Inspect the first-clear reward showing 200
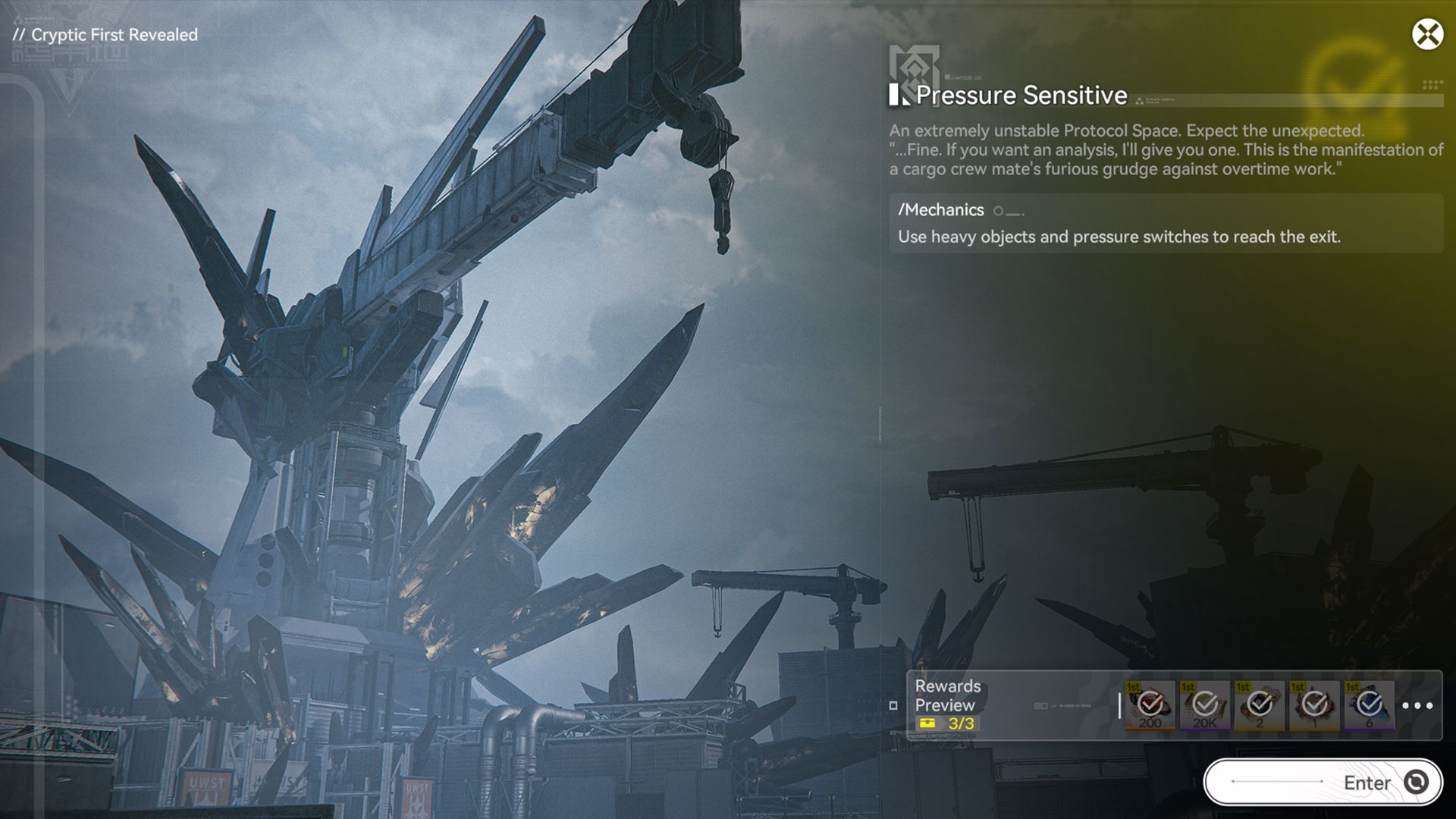Screen dimensions: 1456x819 click(1150, 705)
